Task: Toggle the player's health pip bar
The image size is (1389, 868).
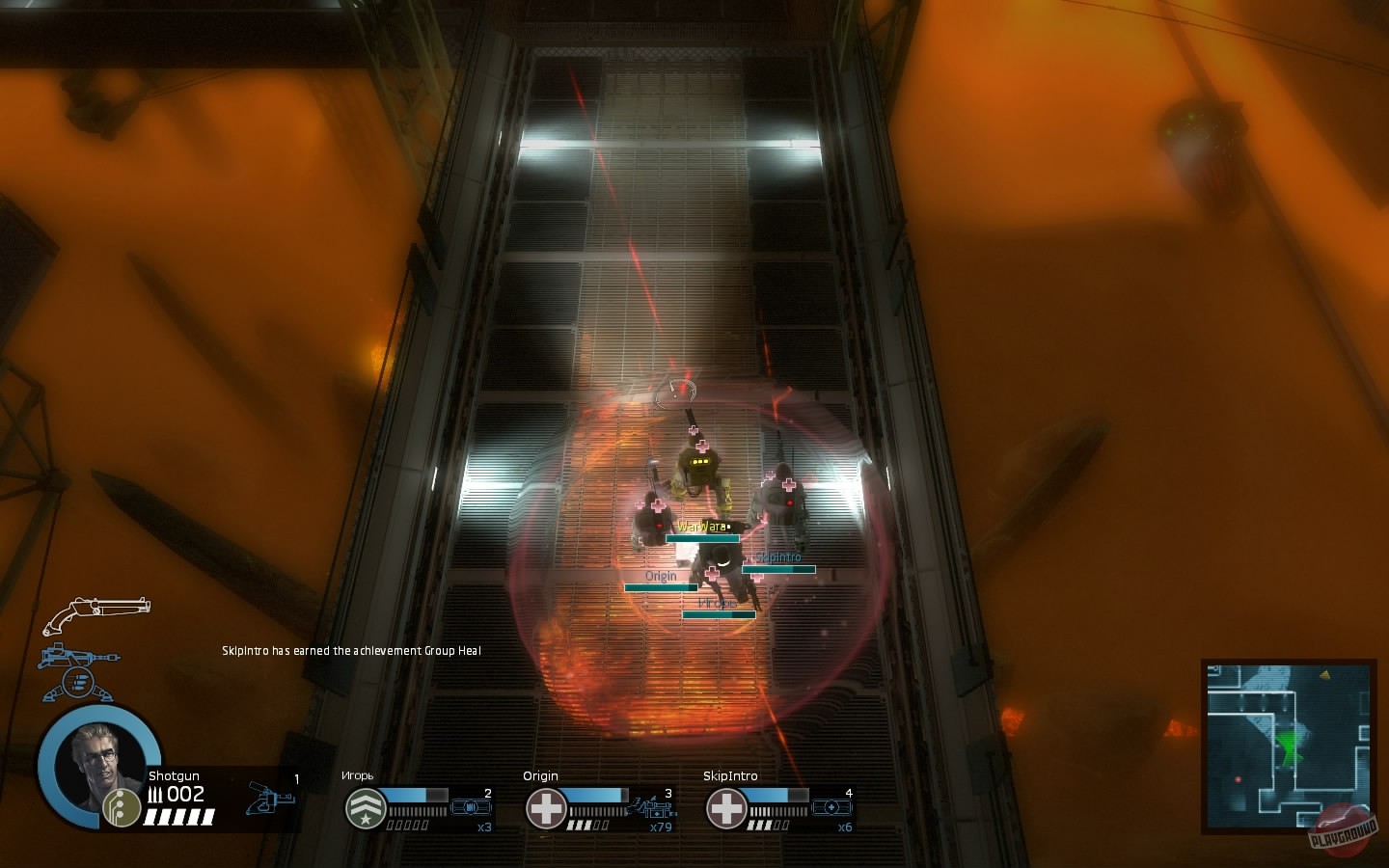Action: click(179, 817)
